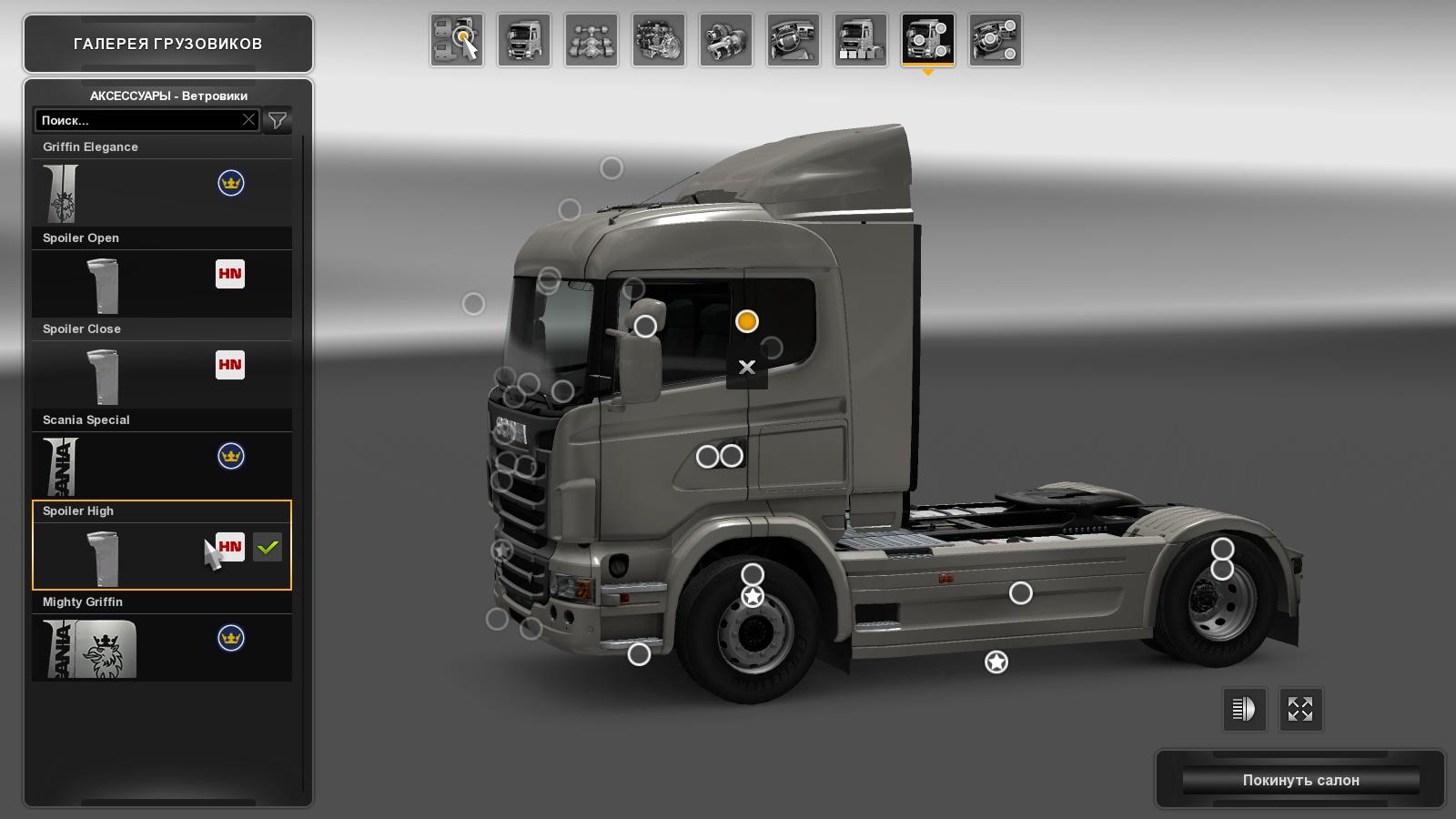This screenshot has height=819, width=1456.
Task: Confirm Spoiler High with the green checkmark
Action: 268,547
